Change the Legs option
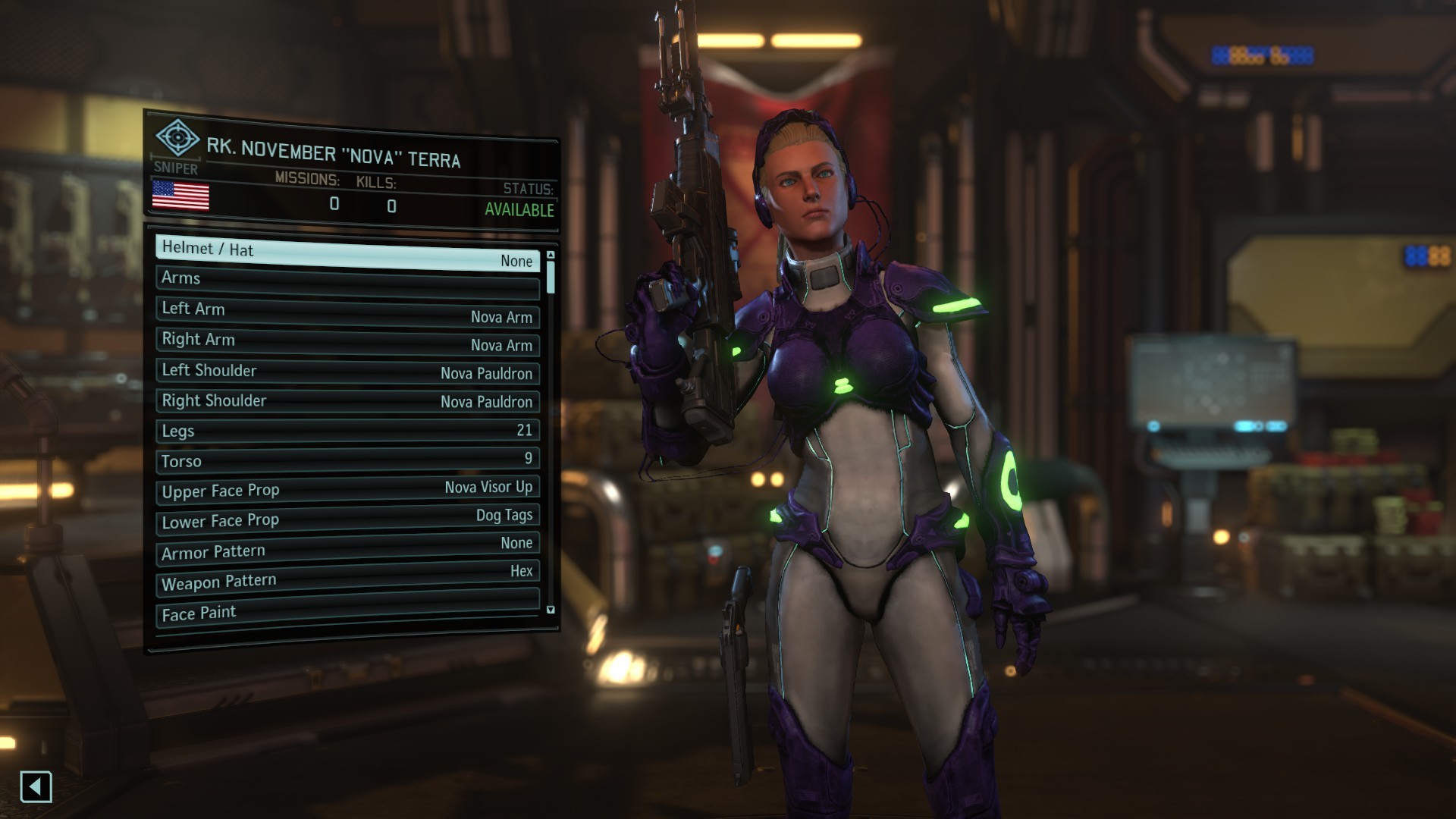 coord(347,430)
